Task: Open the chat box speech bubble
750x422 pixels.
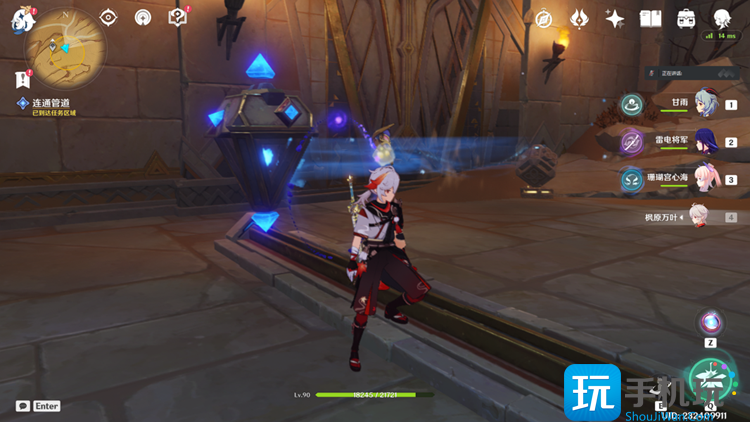Action: [22, 406]
